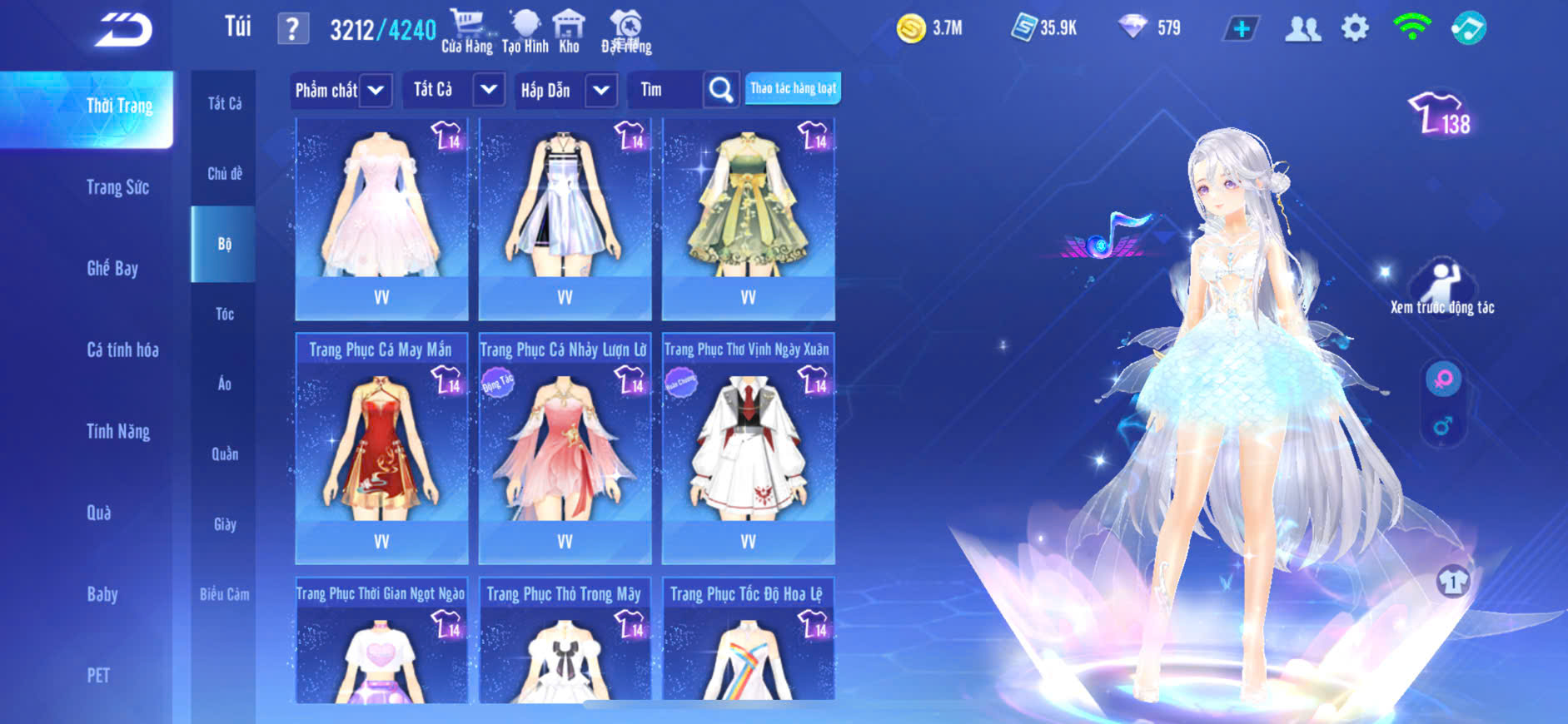Go back using the arrow button

[x=124, y=31]
